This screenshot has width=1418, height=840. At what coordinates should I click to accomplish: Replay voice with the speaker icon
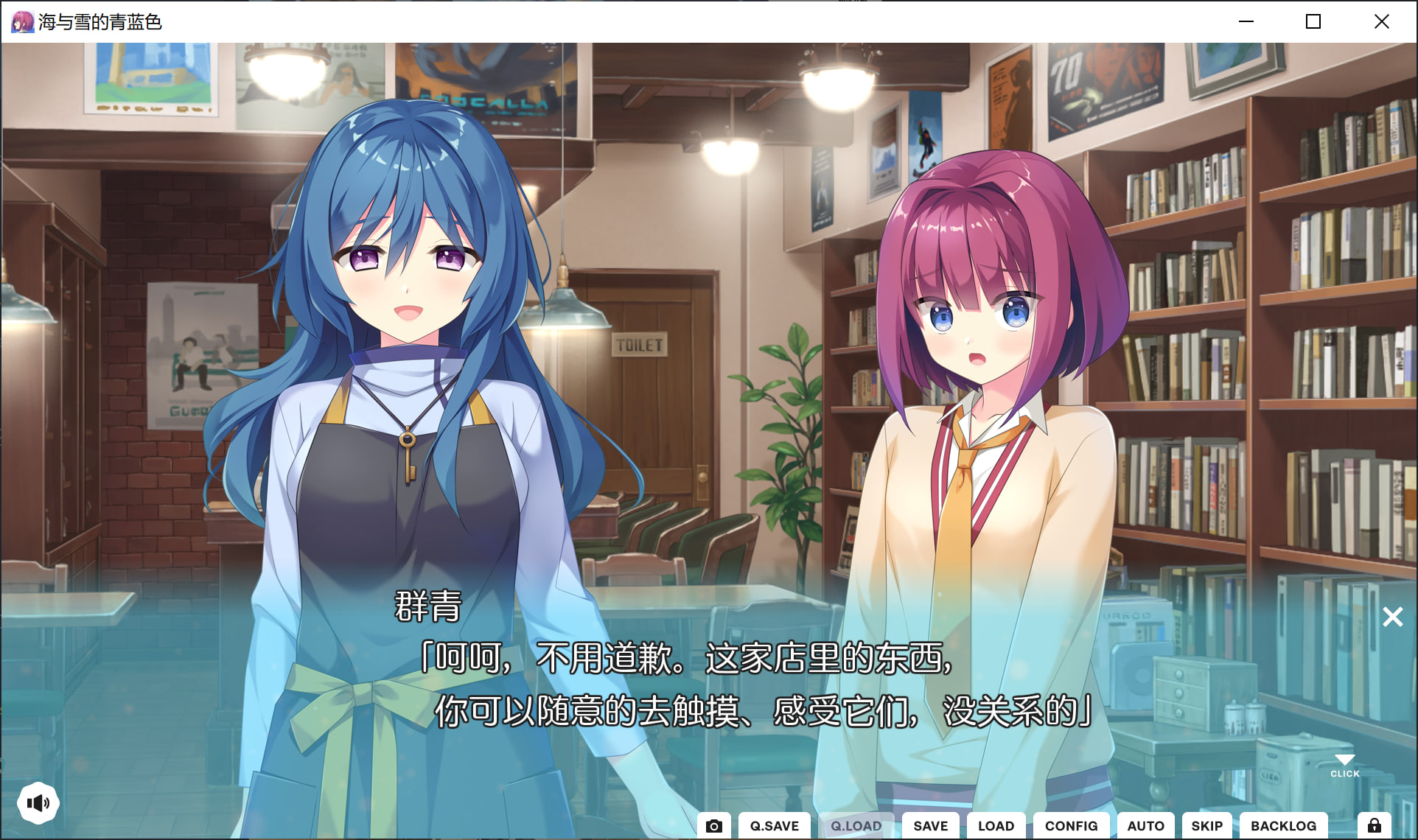click(x=38, y=802)
